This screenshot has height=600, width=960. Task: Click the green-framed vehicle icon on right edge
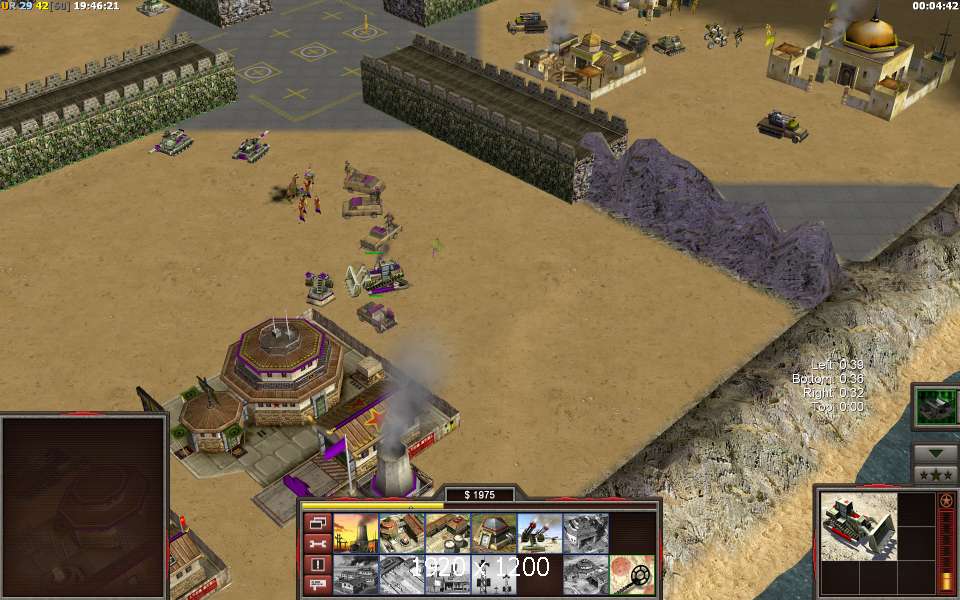937,406
